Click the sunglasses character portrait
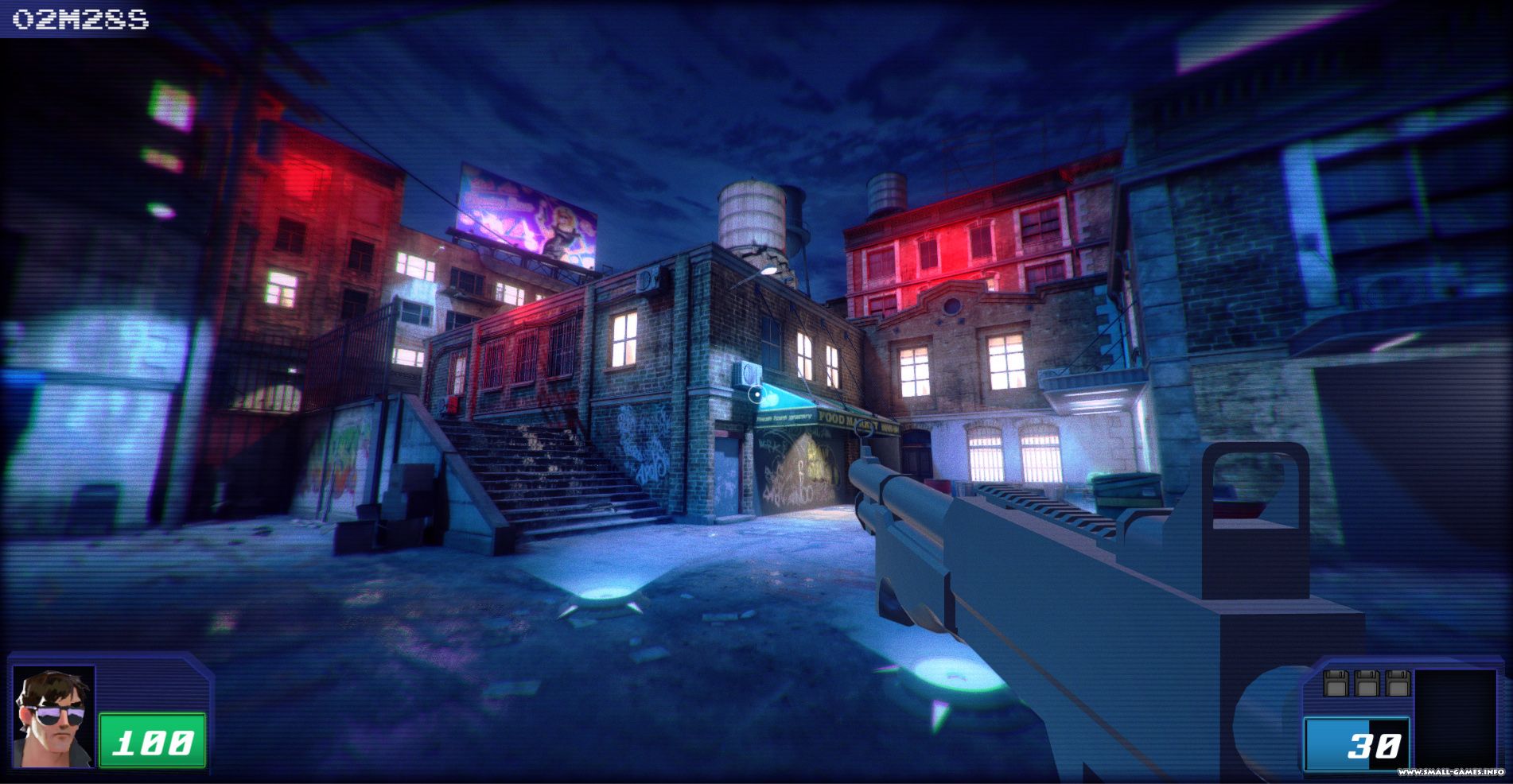Screen dimensions: 1513x784 click(53, 716)
